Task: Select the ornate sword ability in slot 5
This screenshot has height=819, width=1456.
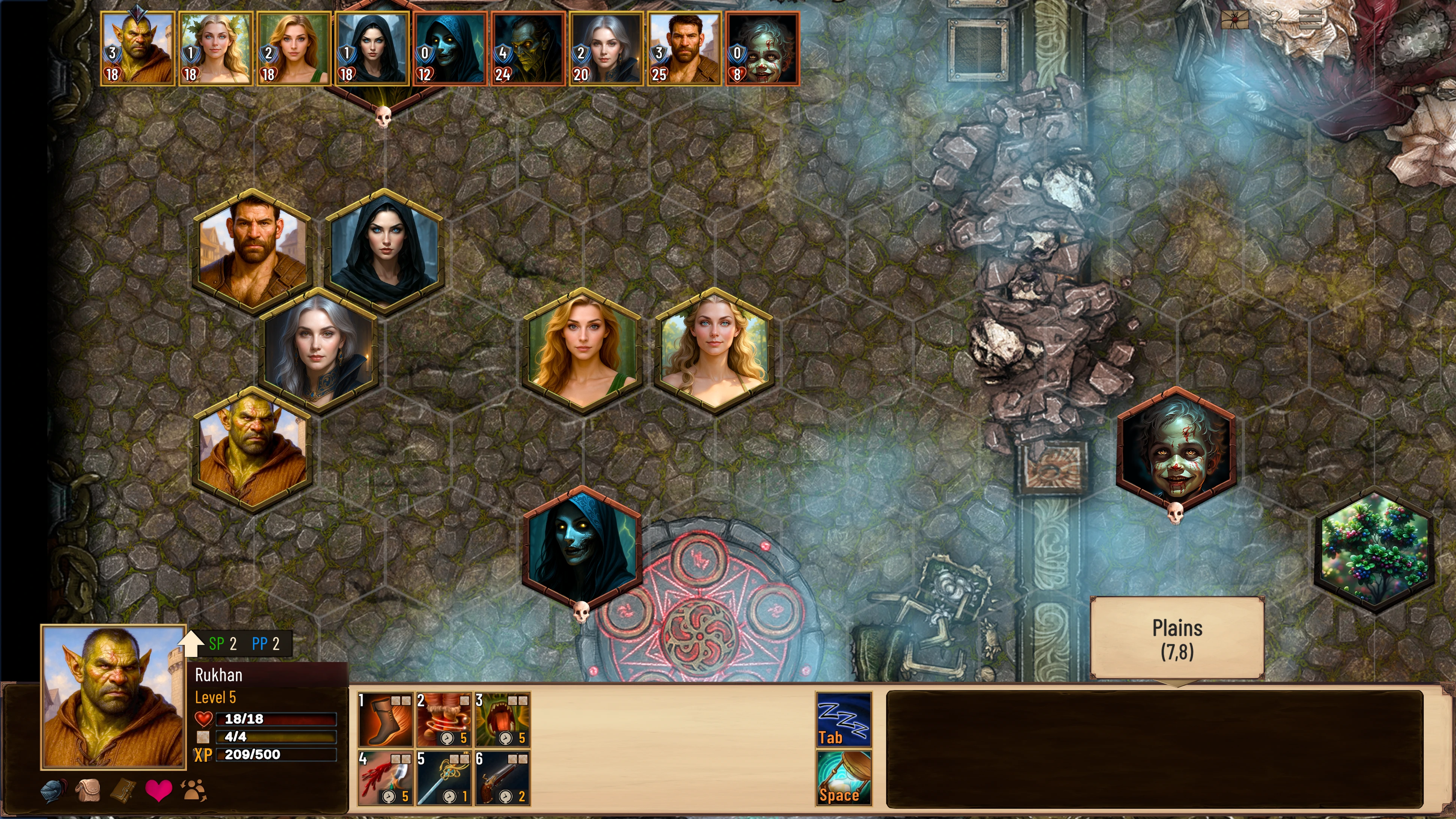Action: tap(444, 778)
